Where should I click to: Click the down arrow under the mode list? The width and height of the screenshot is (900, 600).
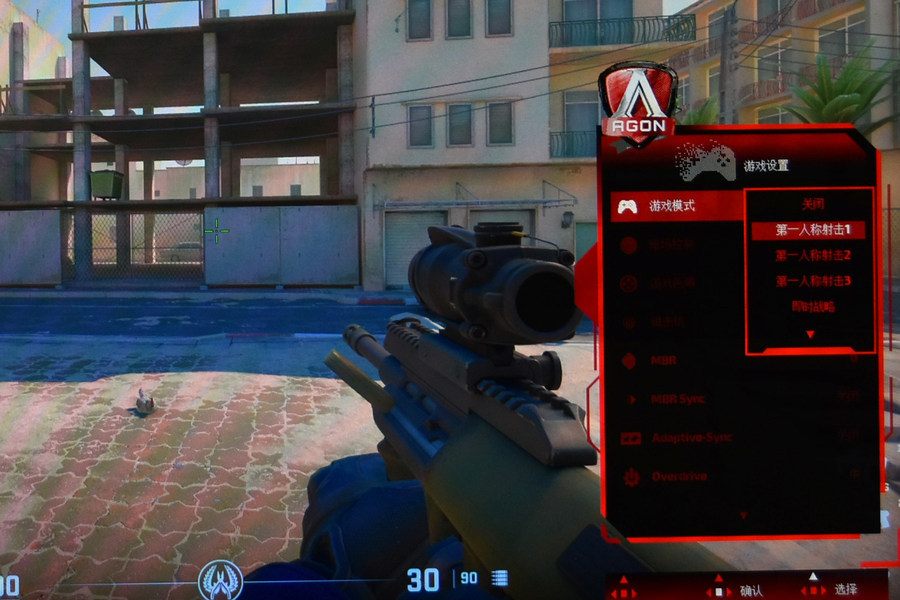810,335
